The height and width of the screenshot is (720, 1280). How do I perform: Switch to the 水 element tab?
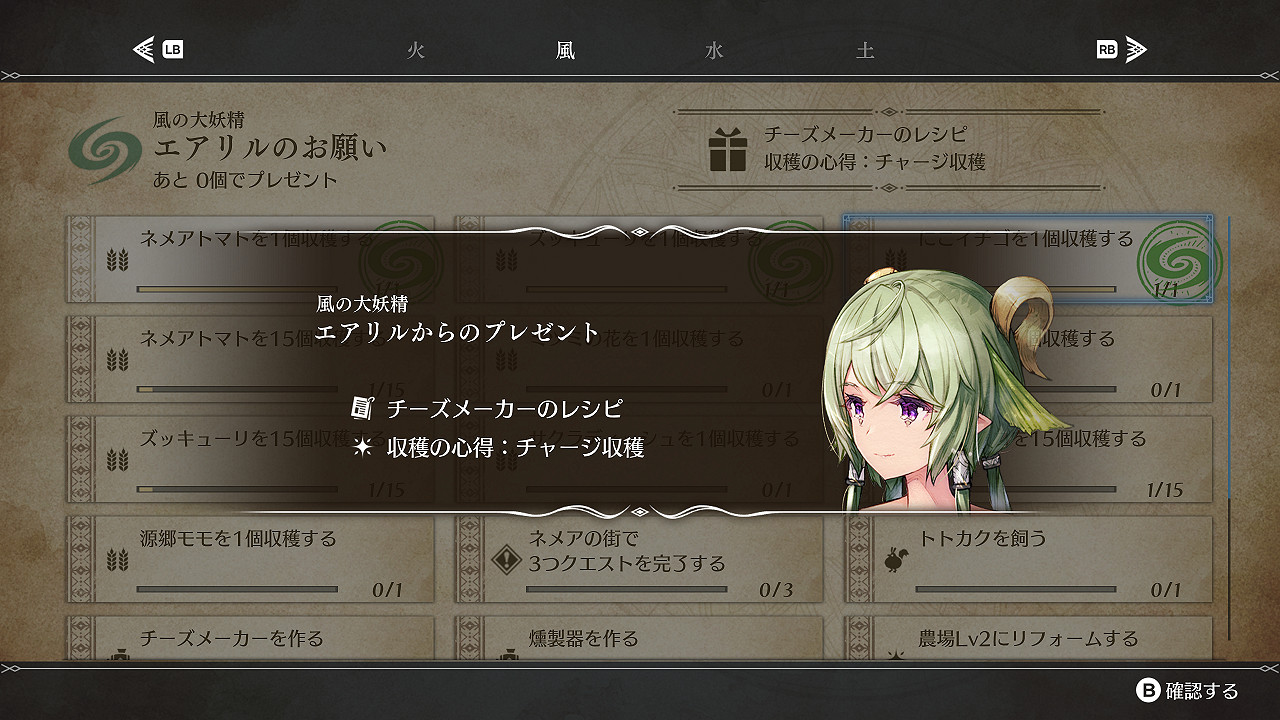[x=714, y=50]
